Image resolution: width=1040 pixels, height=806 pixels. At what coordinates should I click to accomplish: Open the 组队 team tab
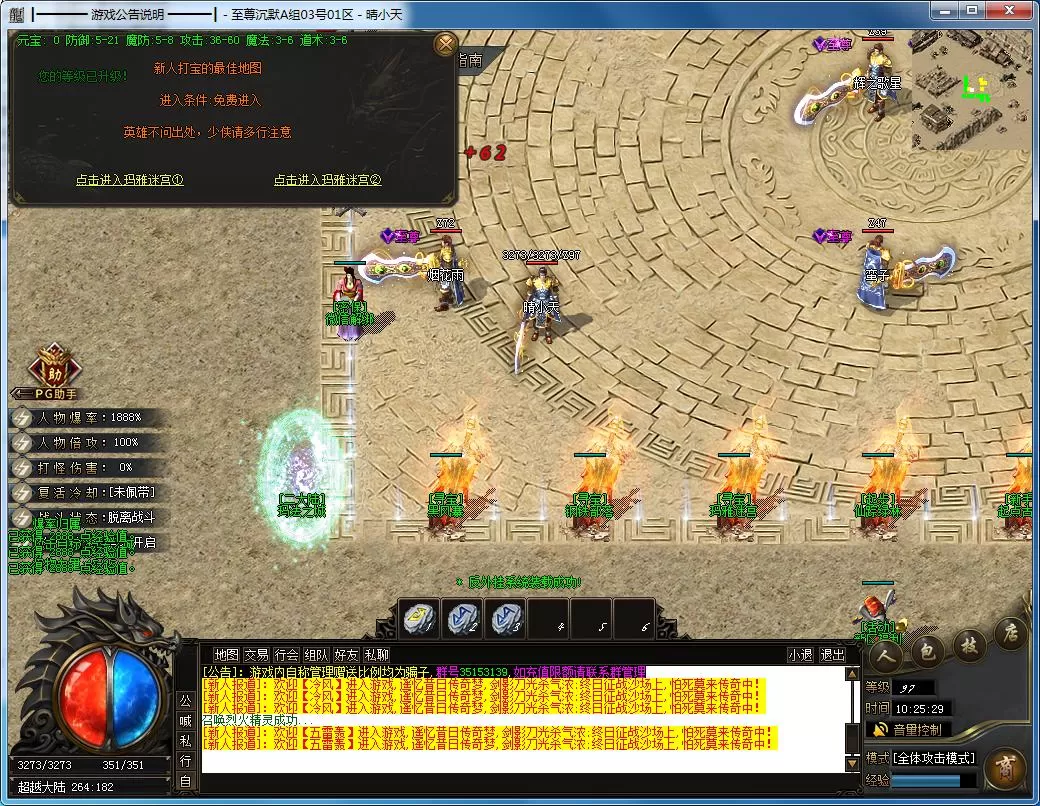tap(317, 655)
